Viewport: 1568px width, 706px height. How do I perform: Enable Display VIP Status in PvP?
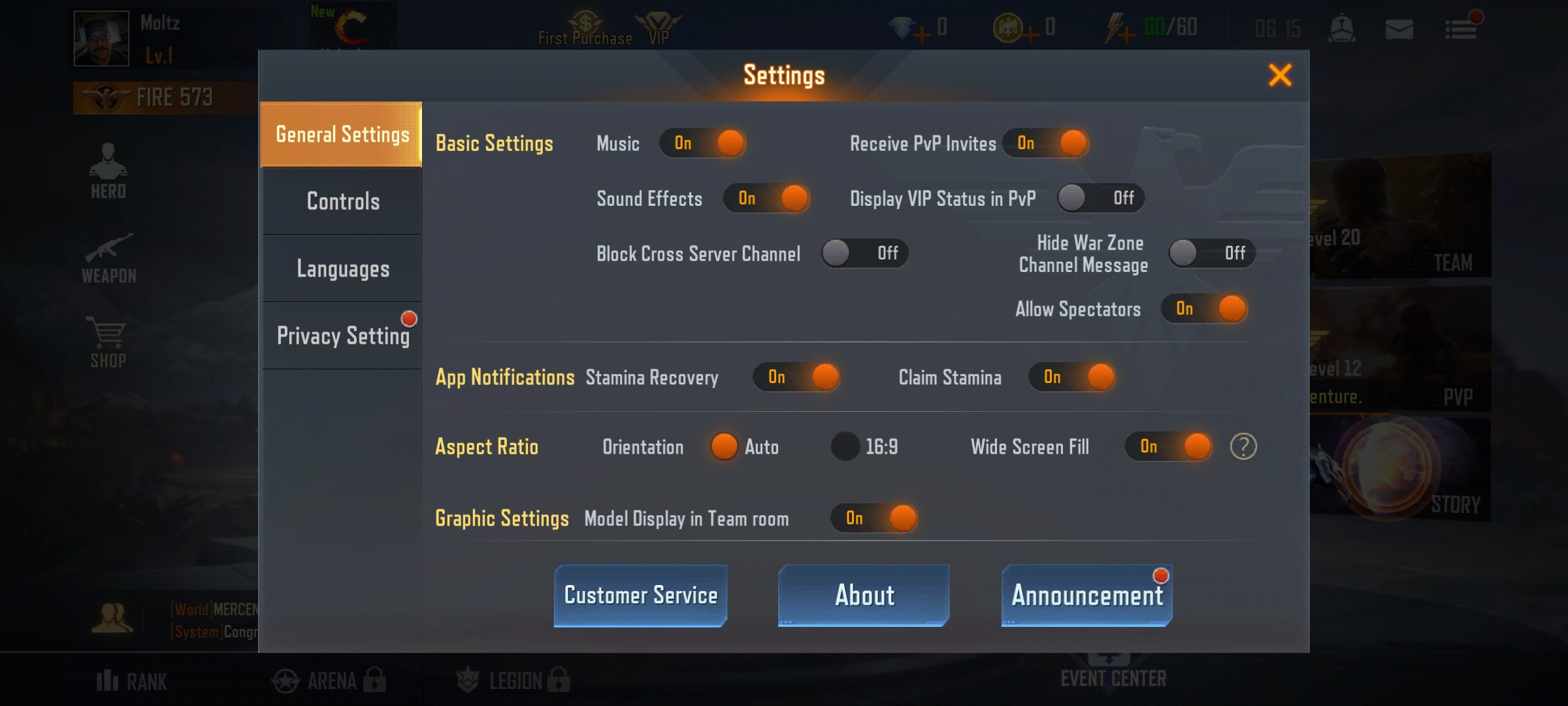pyautogui.click(x=1100, y=198)
